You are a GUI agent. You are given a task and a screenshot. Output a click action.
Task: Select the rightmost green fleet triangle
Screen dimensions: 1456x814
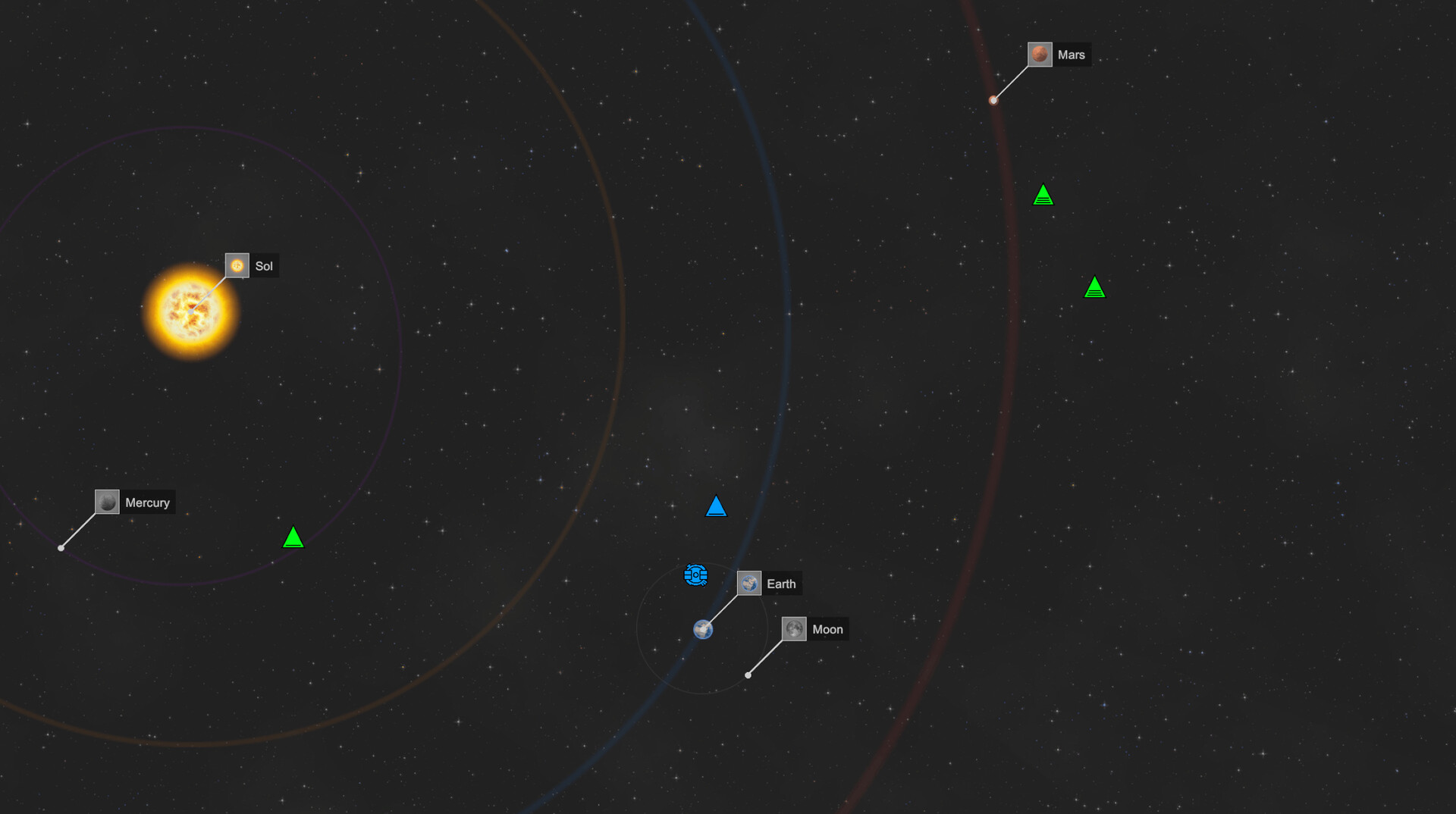1095,287
